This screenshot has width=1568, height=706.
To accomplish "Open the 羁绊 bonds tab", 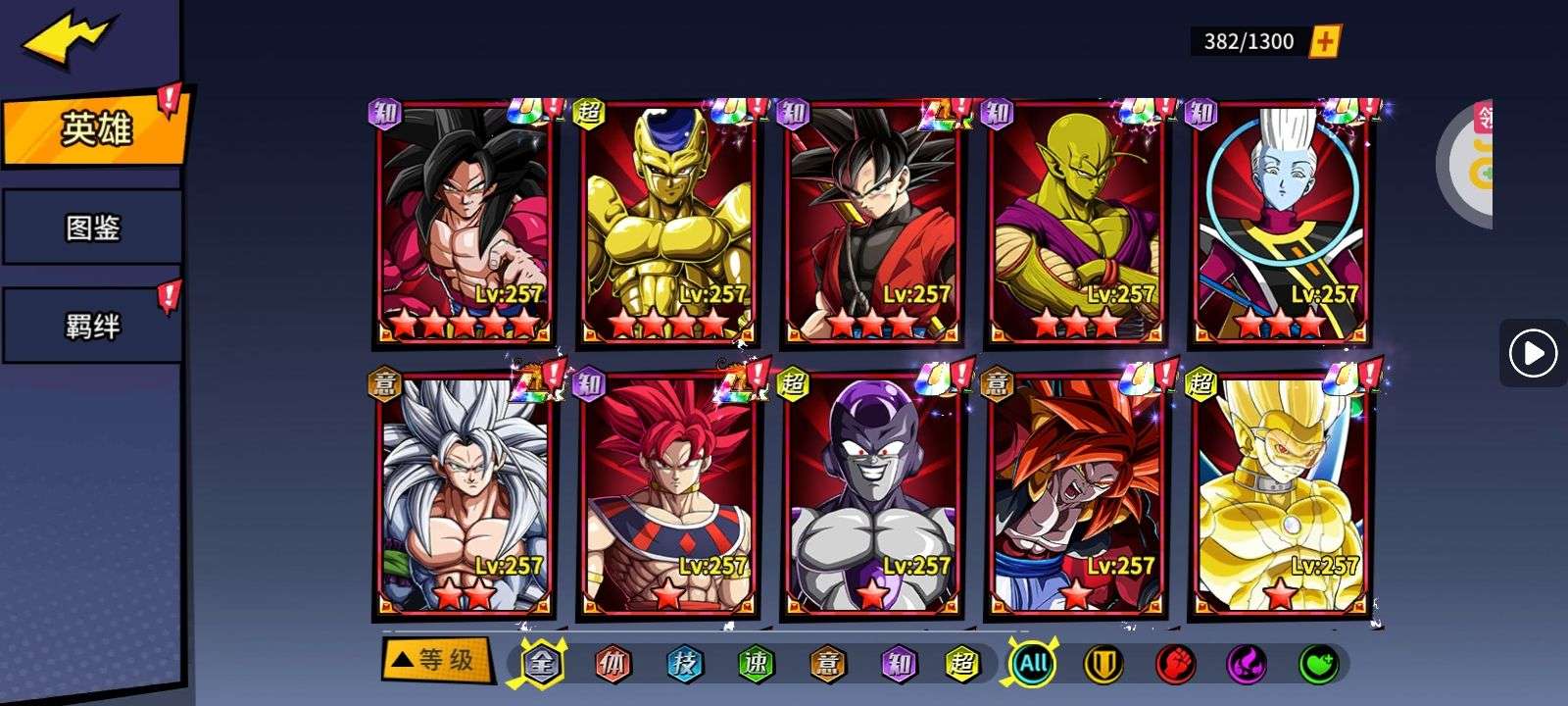I will pos(92,326).
